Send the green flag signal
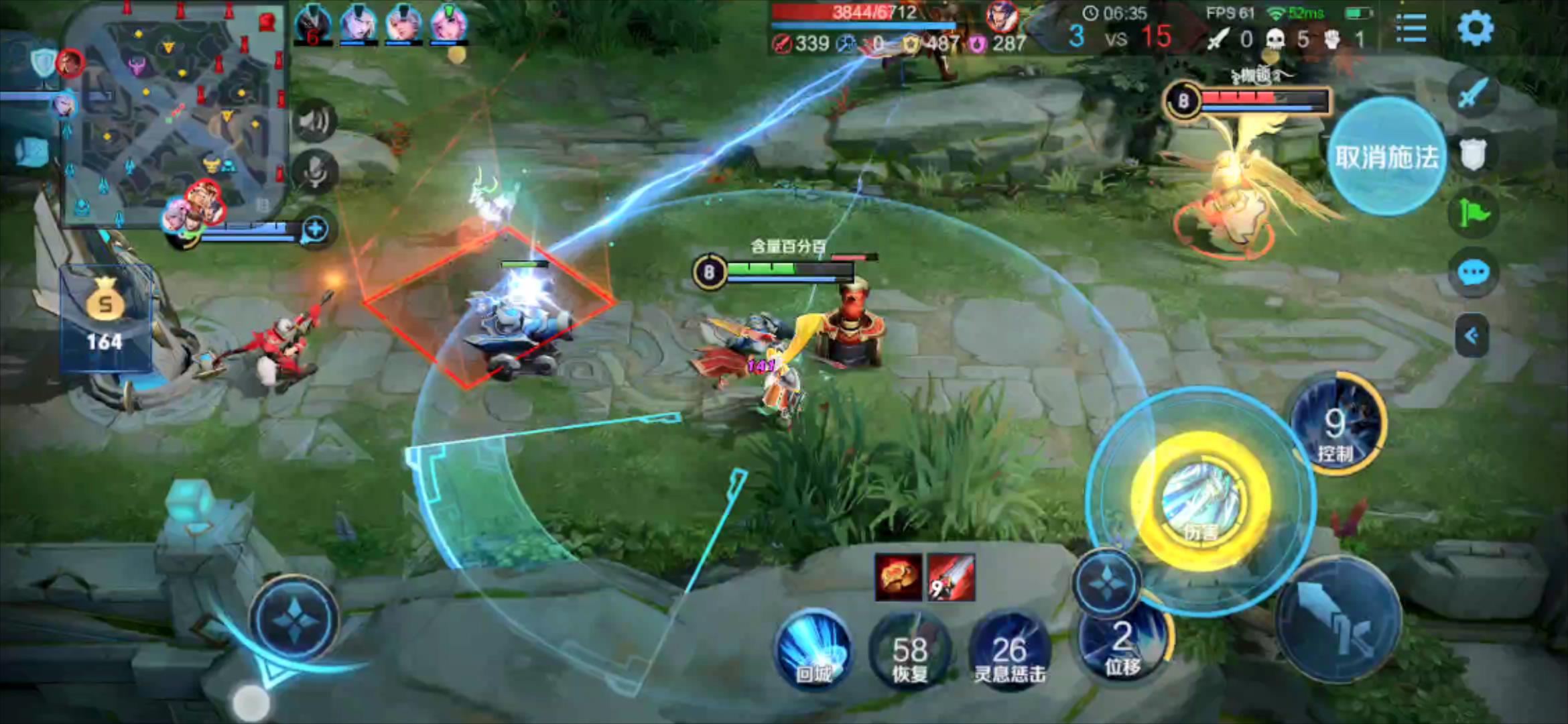This screenshot has width=1568, height=724. click(x=1473, y=215)
